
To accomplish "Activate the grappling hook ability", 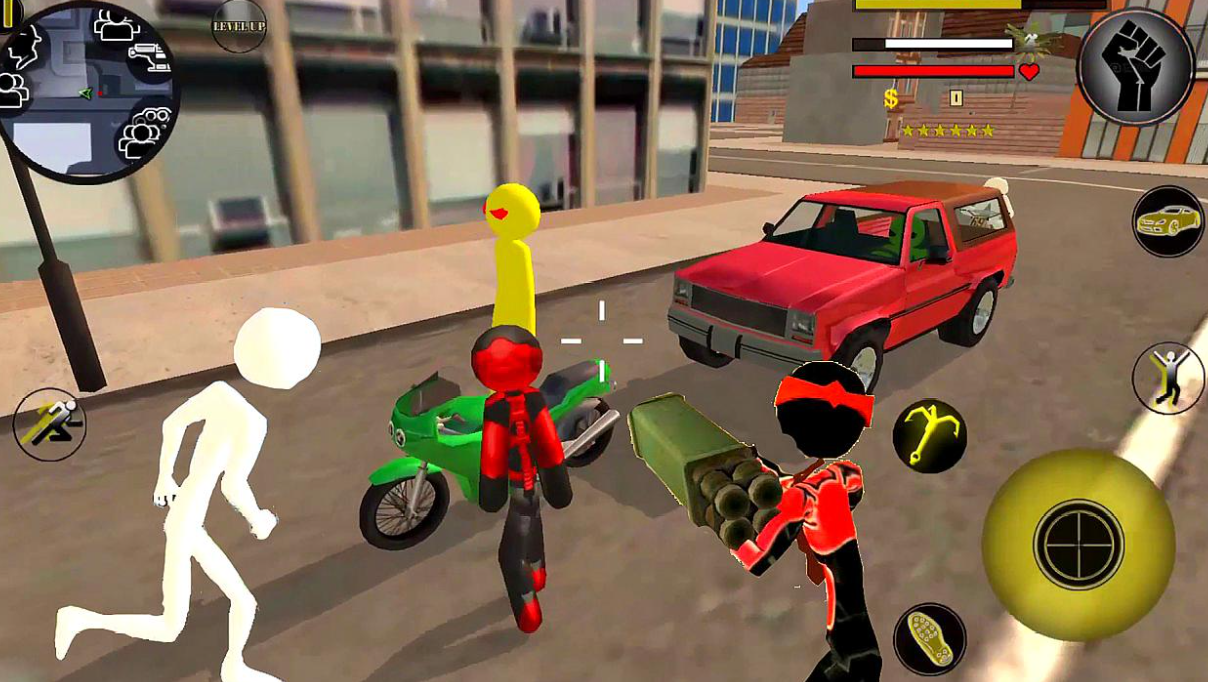I will tap(929, 435).
